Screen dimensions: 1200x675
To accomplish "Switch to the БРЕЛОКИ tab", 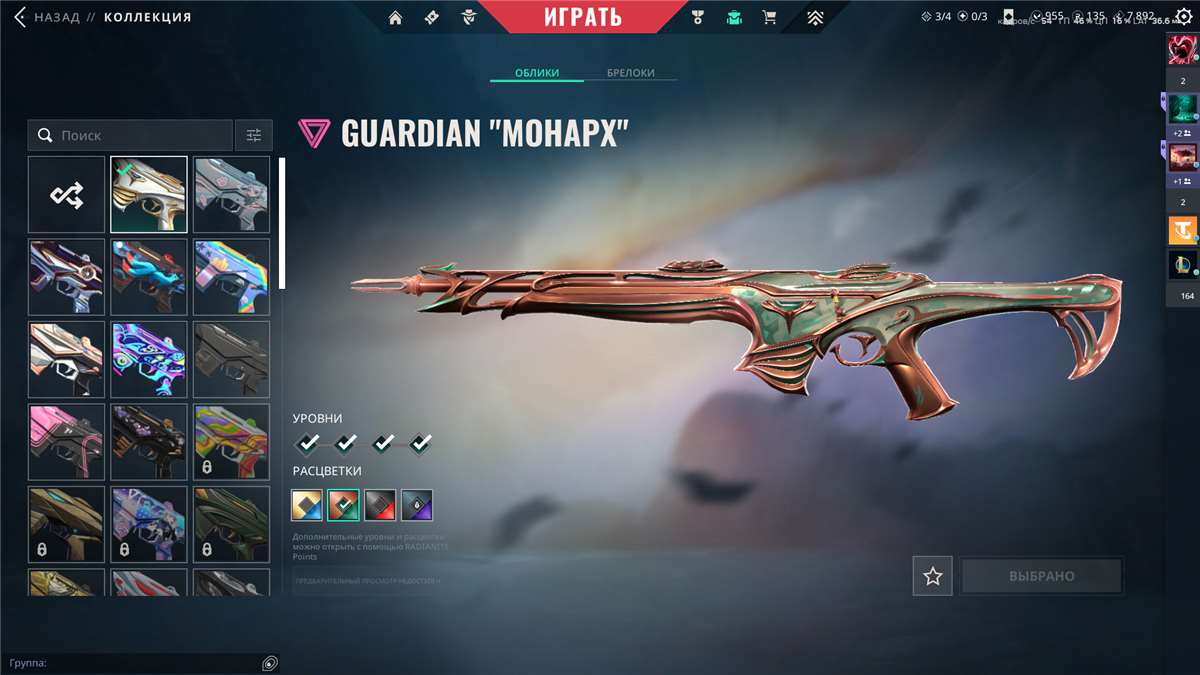I will pos(631,73).
